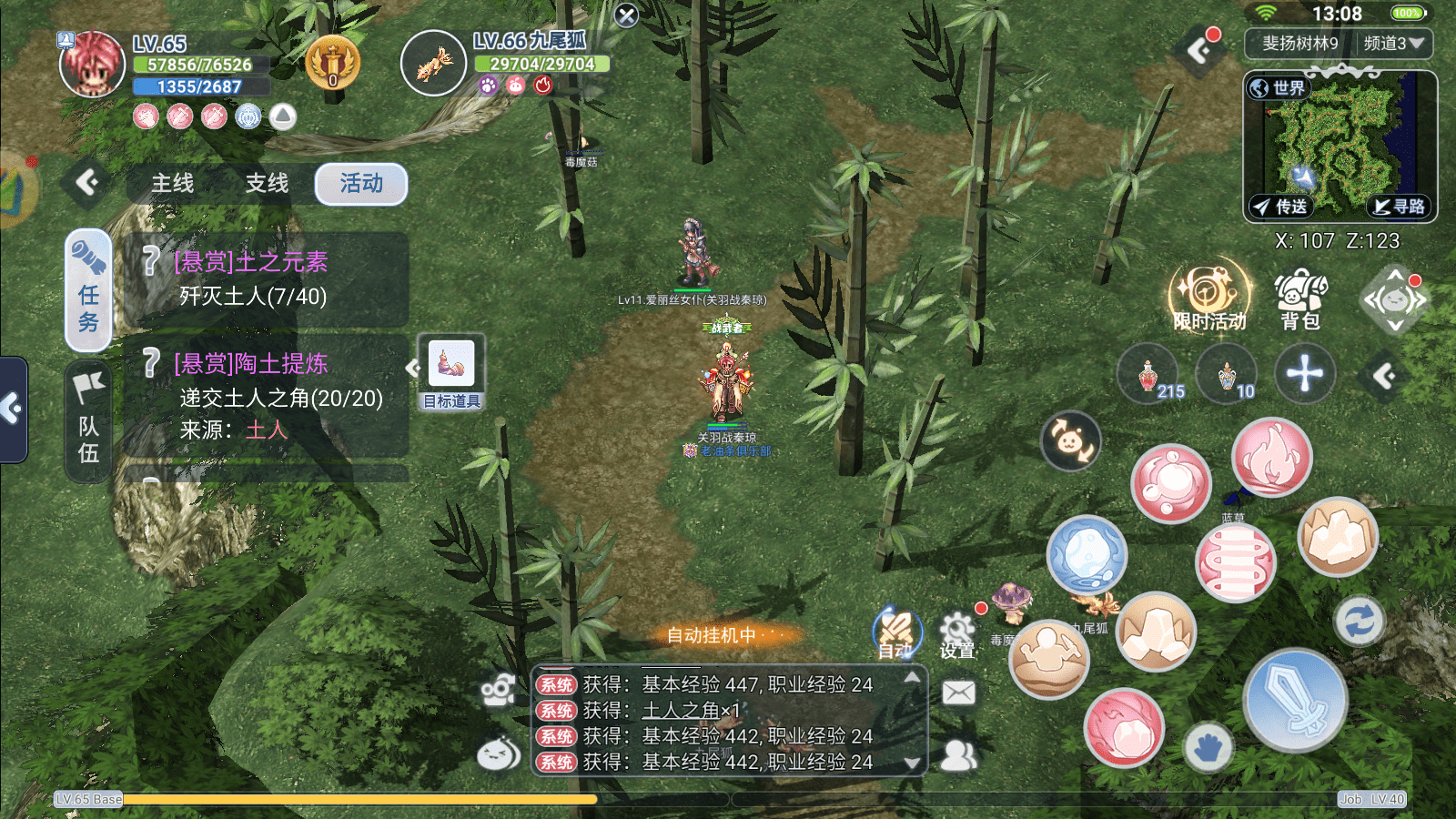Select the 活动 quest tab
This screenshot has height=819, width=1456.
[x=361, y=184]
